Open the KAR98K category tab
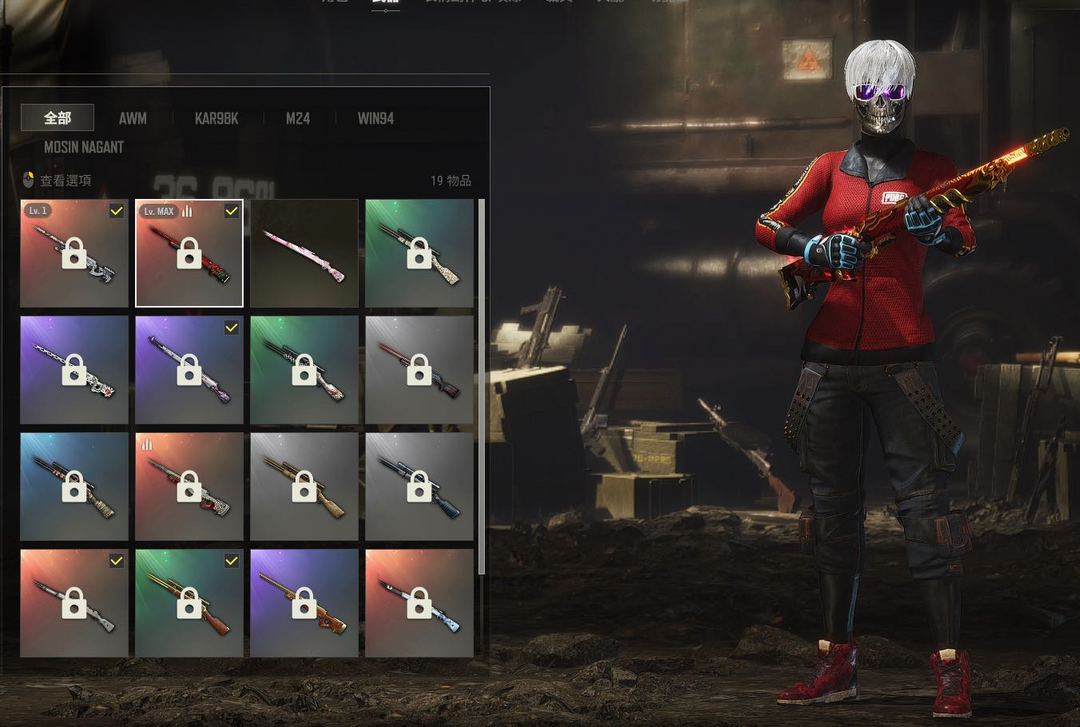 [216, 118]
